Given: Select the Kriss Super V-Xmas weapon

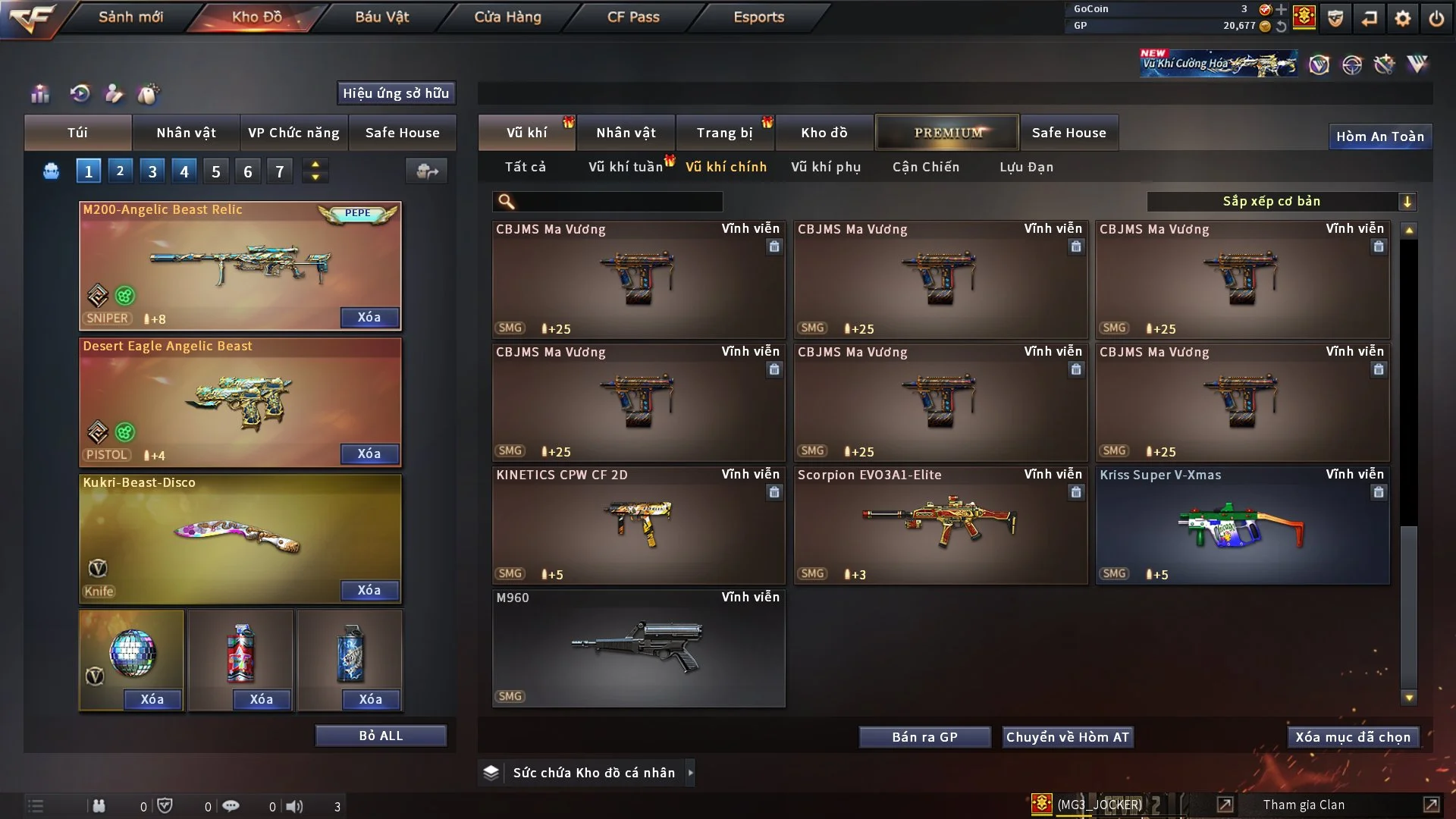Looking at the screenshot, I should tap(1242, 526).
